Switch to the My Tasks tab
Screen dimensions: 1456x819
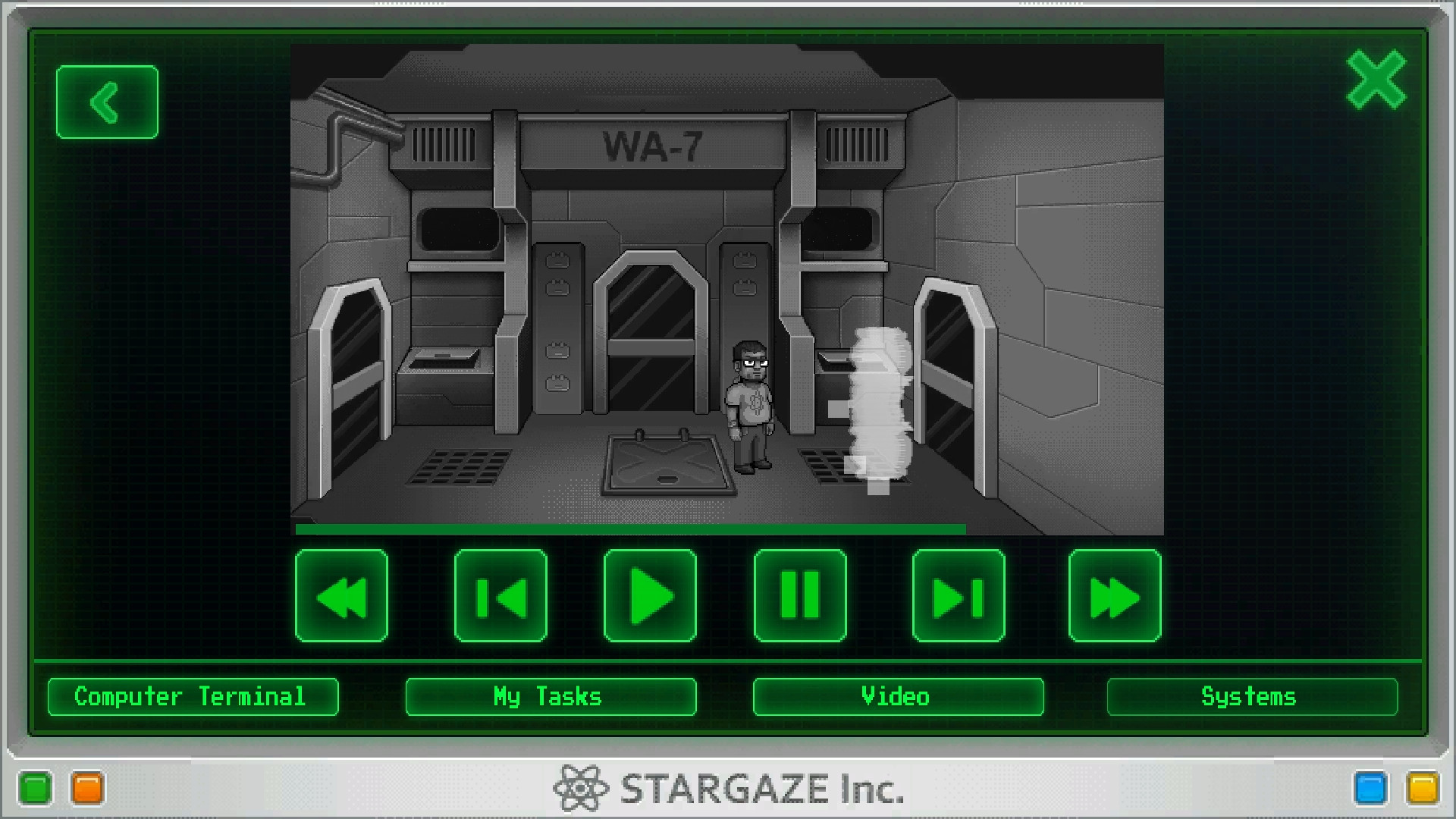(550, 696)
